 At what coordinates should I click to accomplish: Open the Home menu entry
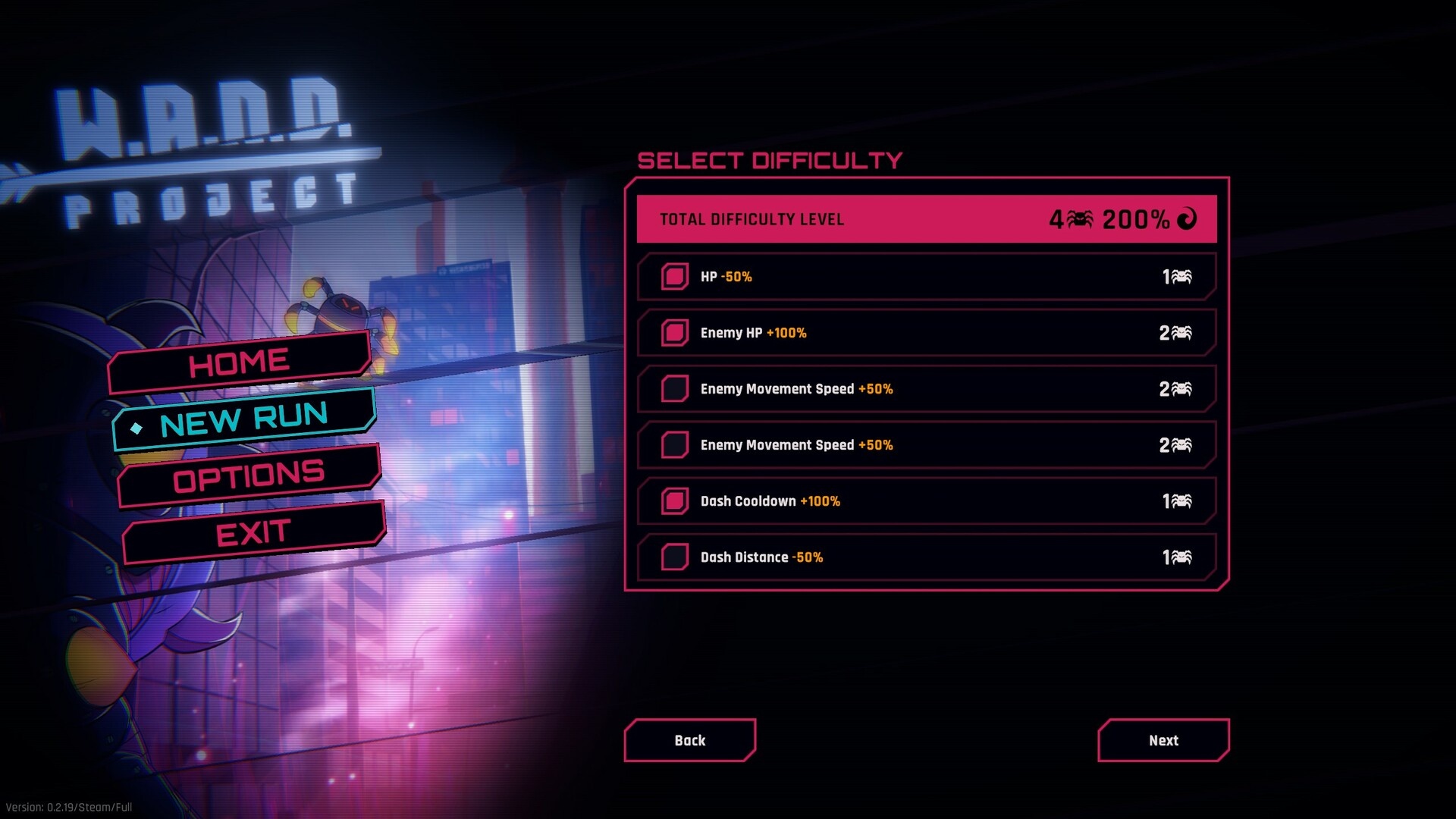pyautogui.click(x=239, y=362)
